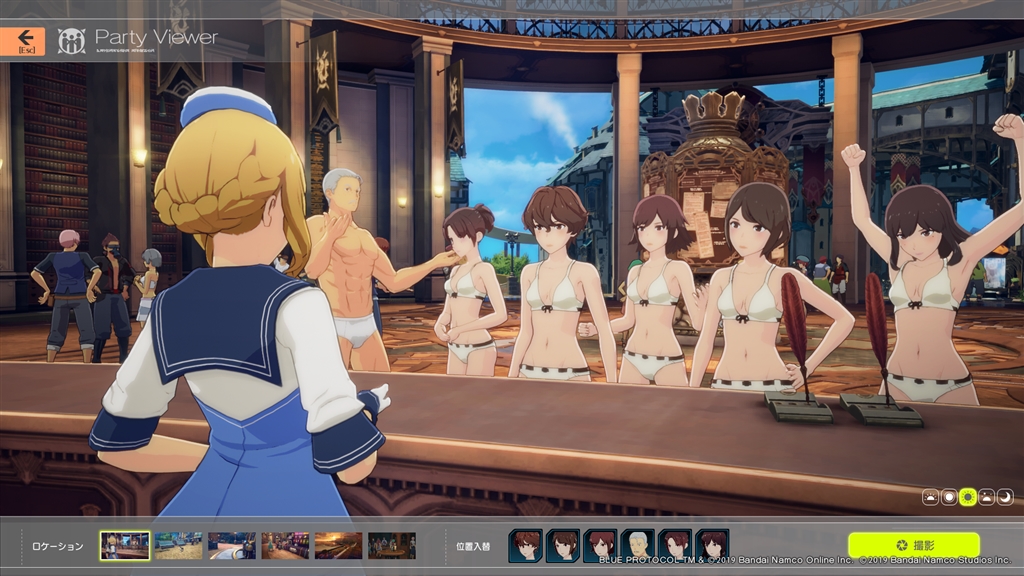Select the round table gathering location thumbnail
Image resolution: width=1024 pixels, height=576 pixels.
pyautogui.click(x=392, y=545)
